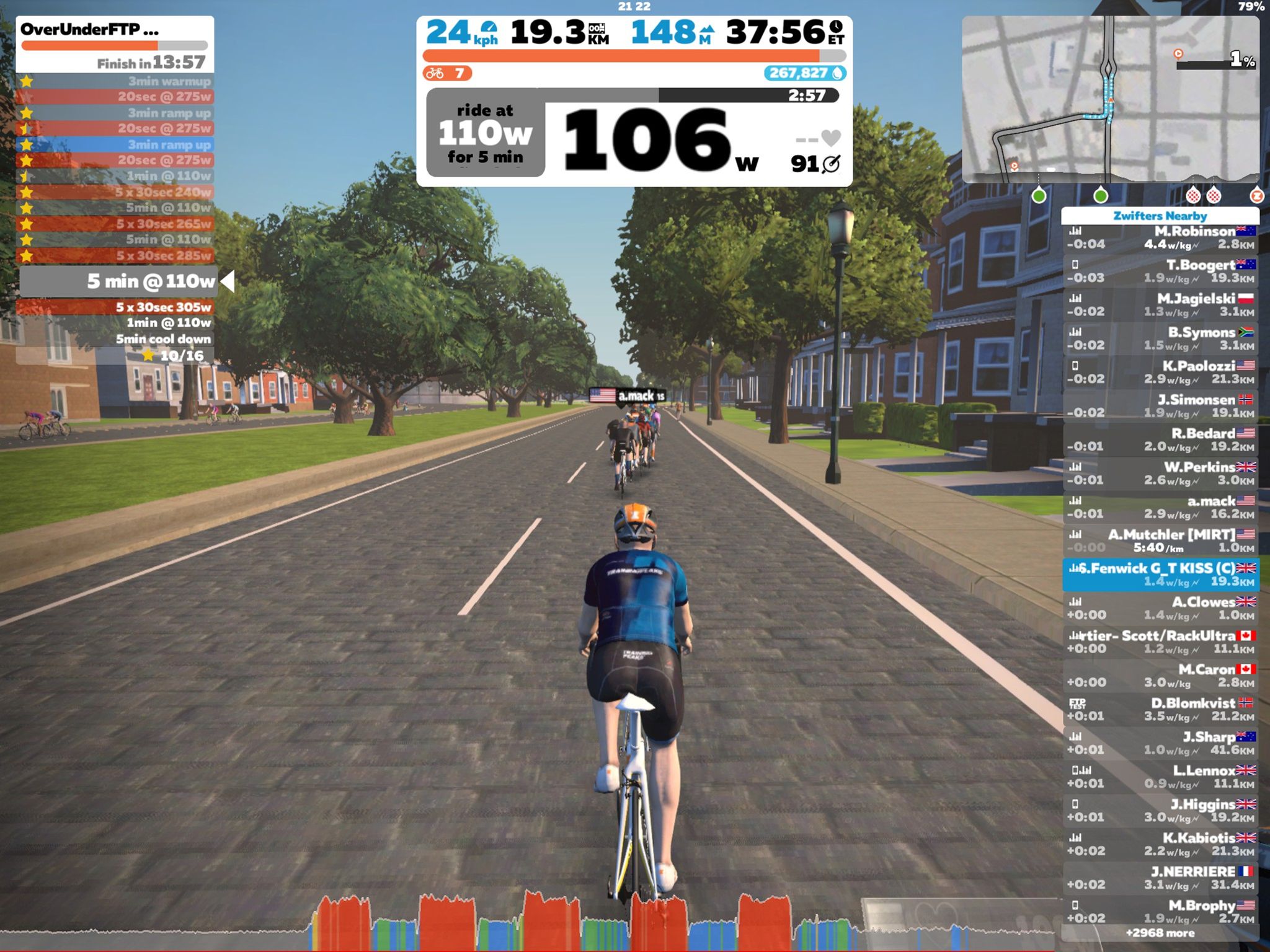Select M.Caron rider row
This screenshot has width=1270, height=952.
pos(1160,676)
